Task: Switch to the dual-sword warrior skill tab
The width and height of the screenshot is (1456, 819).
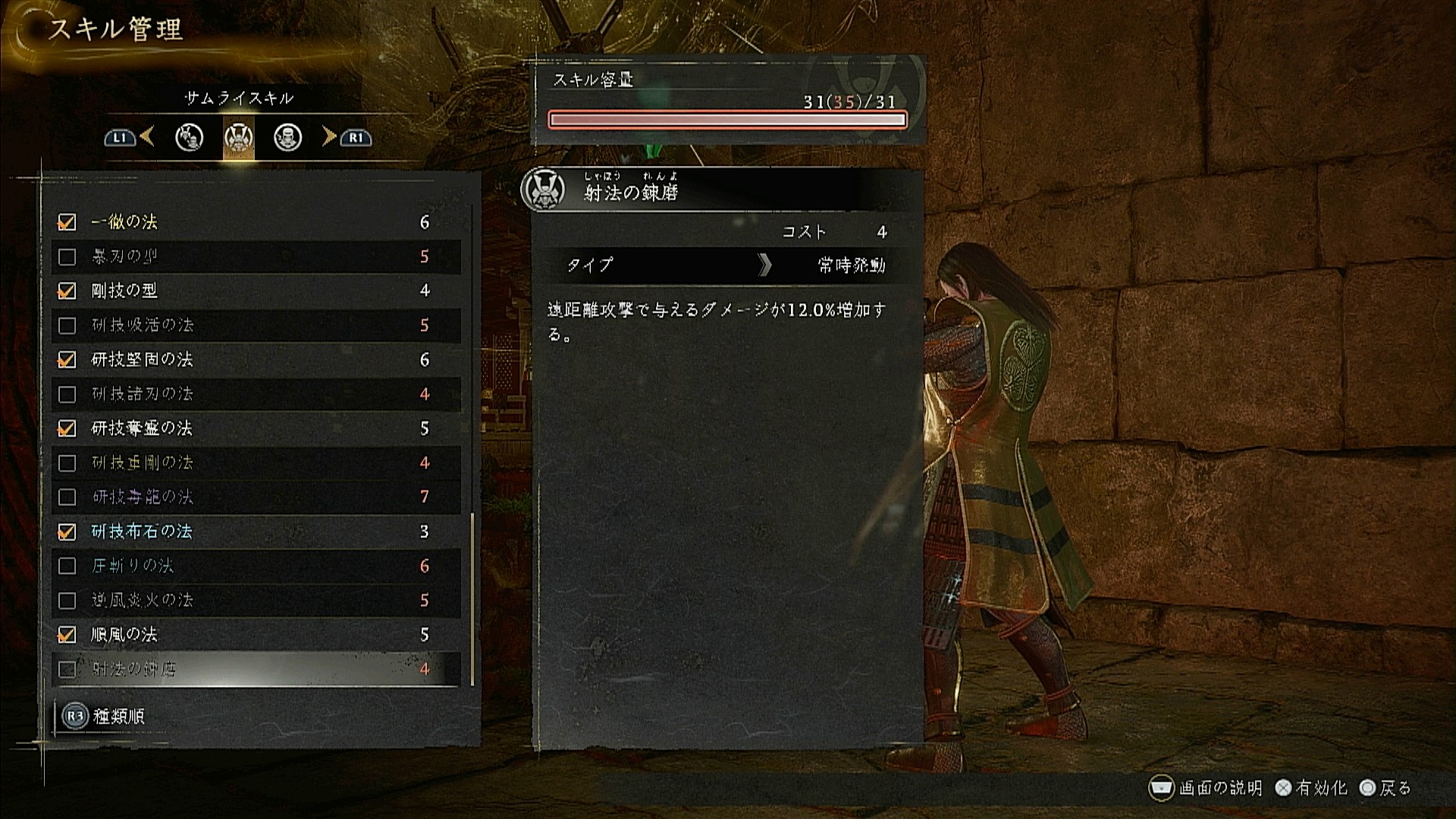Action: 189,137
